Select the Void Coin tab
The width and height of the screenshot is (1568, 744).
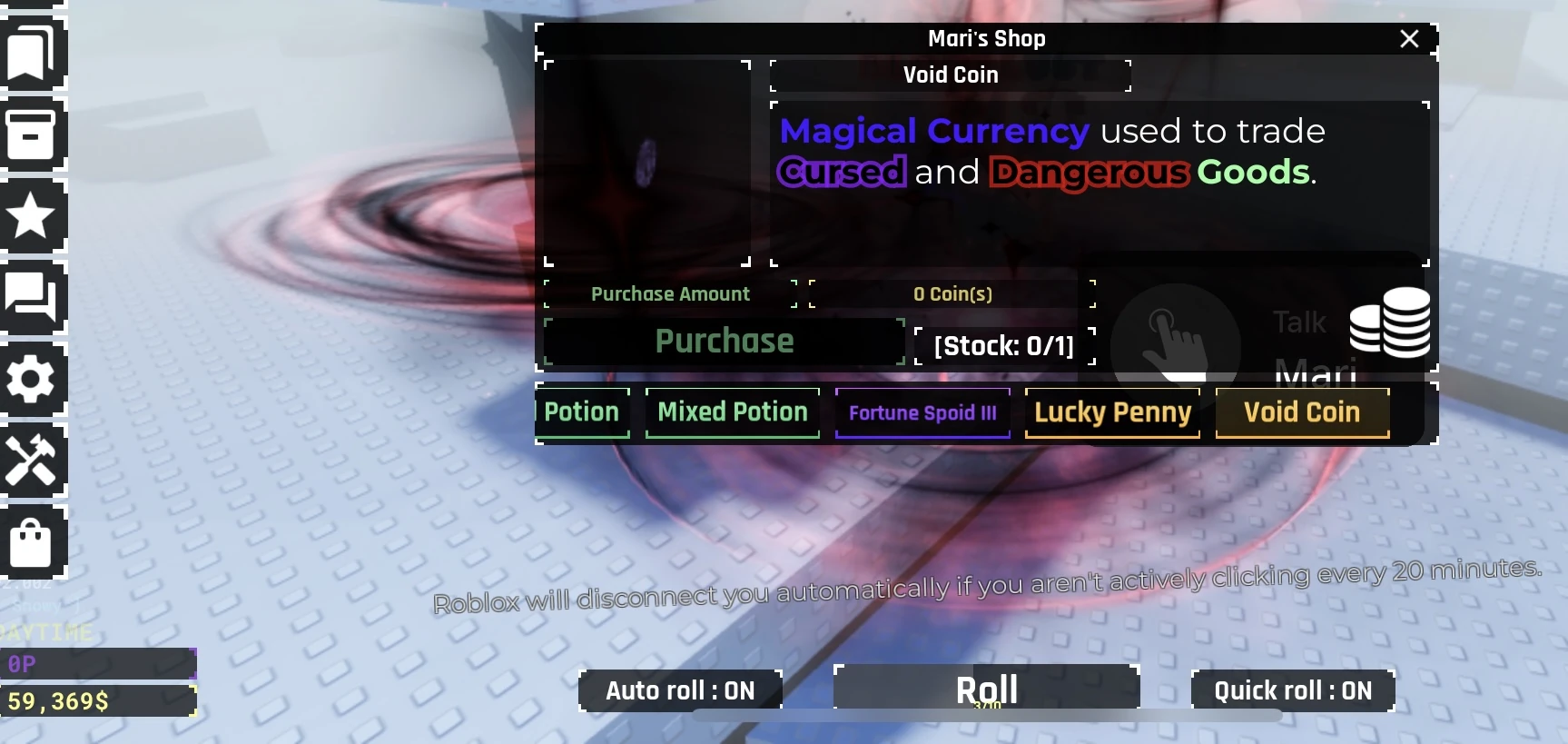point(1302,412)
